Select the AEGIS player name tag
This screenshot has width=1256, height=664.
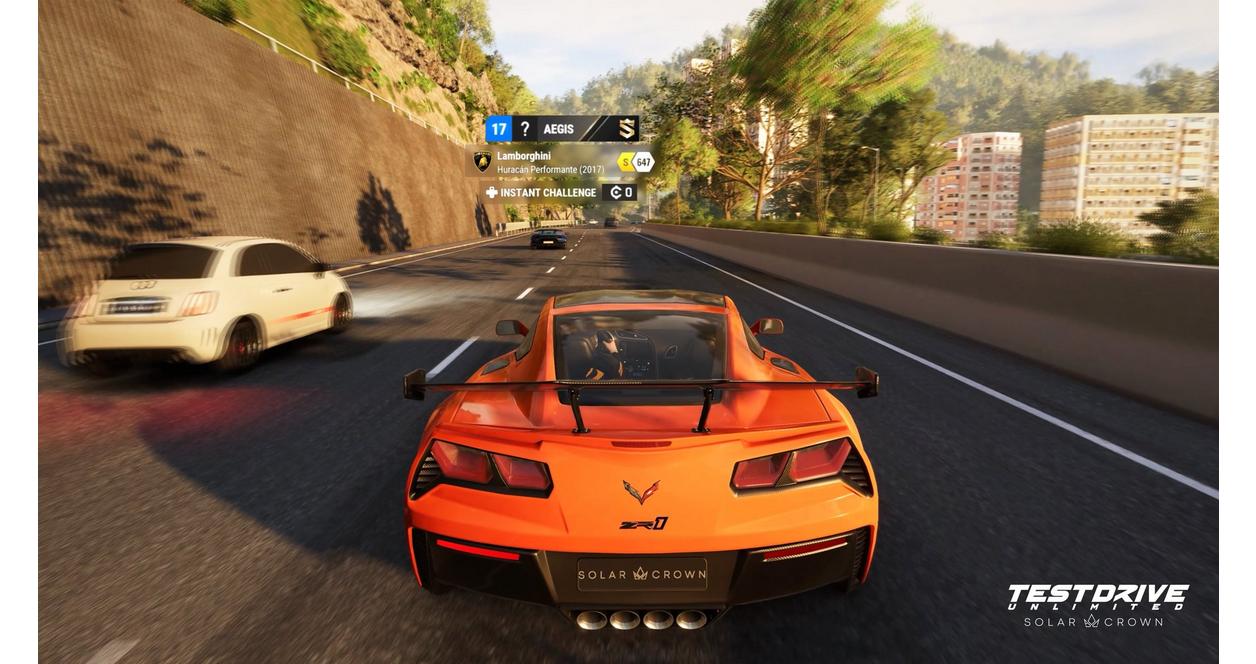coord(558,129)
